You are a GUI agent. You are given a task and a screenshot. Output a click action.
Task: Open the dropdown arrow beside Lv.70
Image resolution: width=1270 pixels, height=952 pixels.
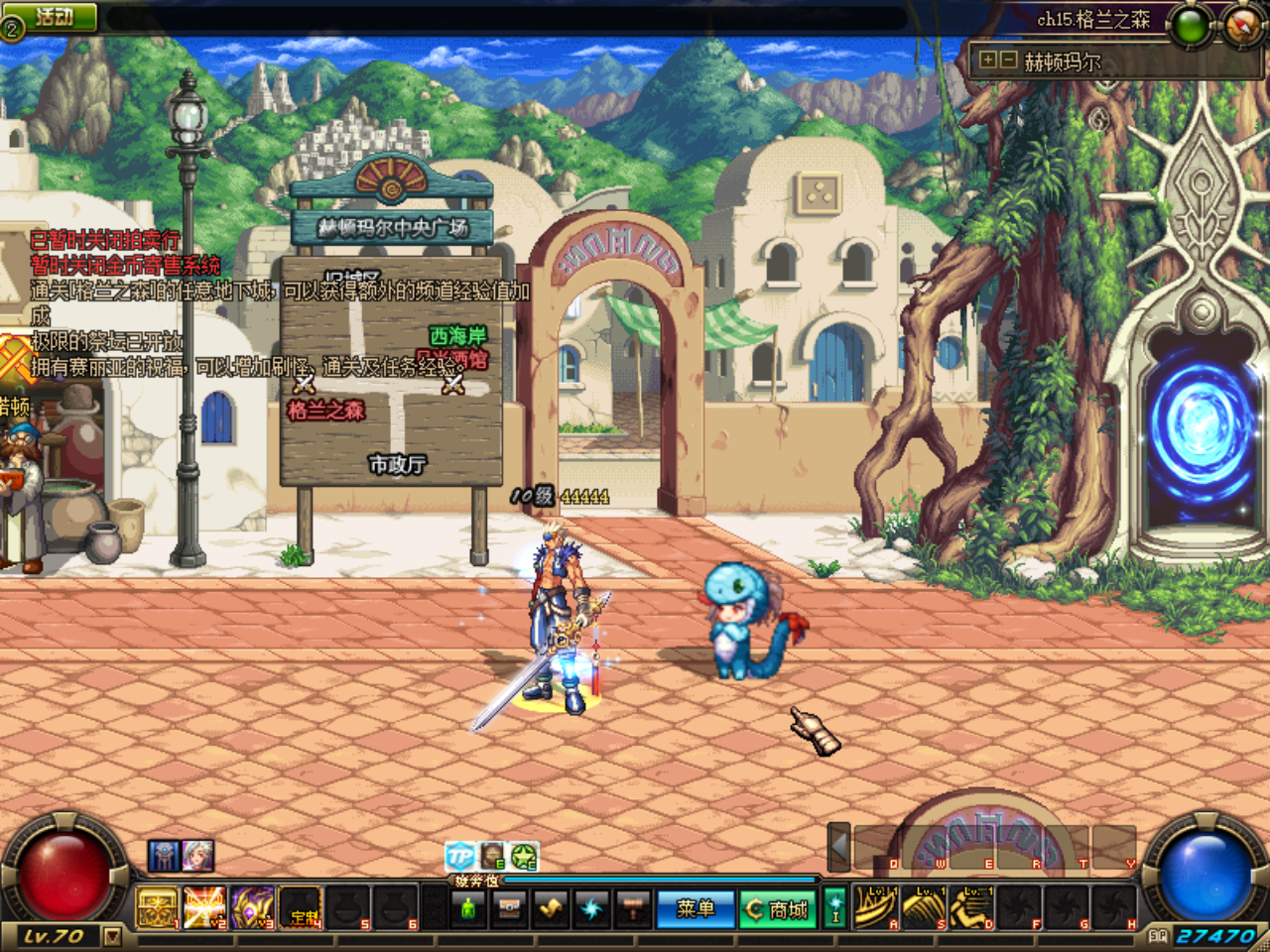(111, 937)
